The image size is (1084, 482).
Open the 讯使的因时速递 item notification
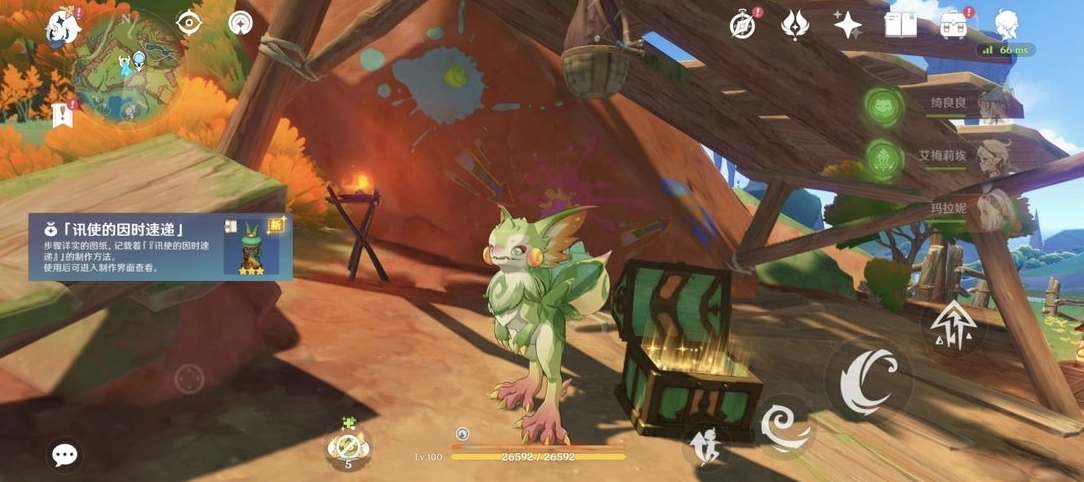160,246
